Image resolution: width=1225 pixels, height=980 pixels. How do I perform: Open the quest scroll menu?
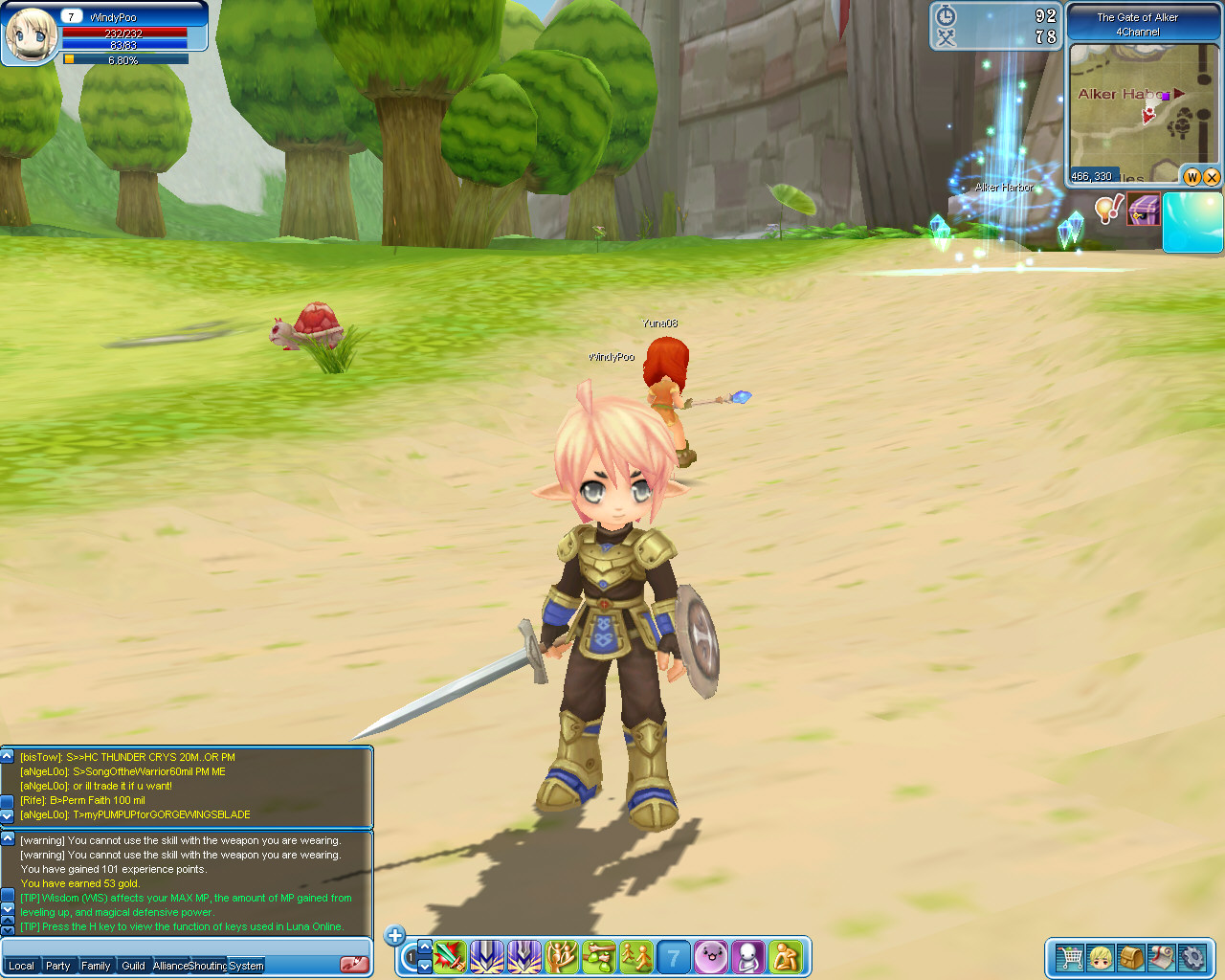(x=1162, y=957)
